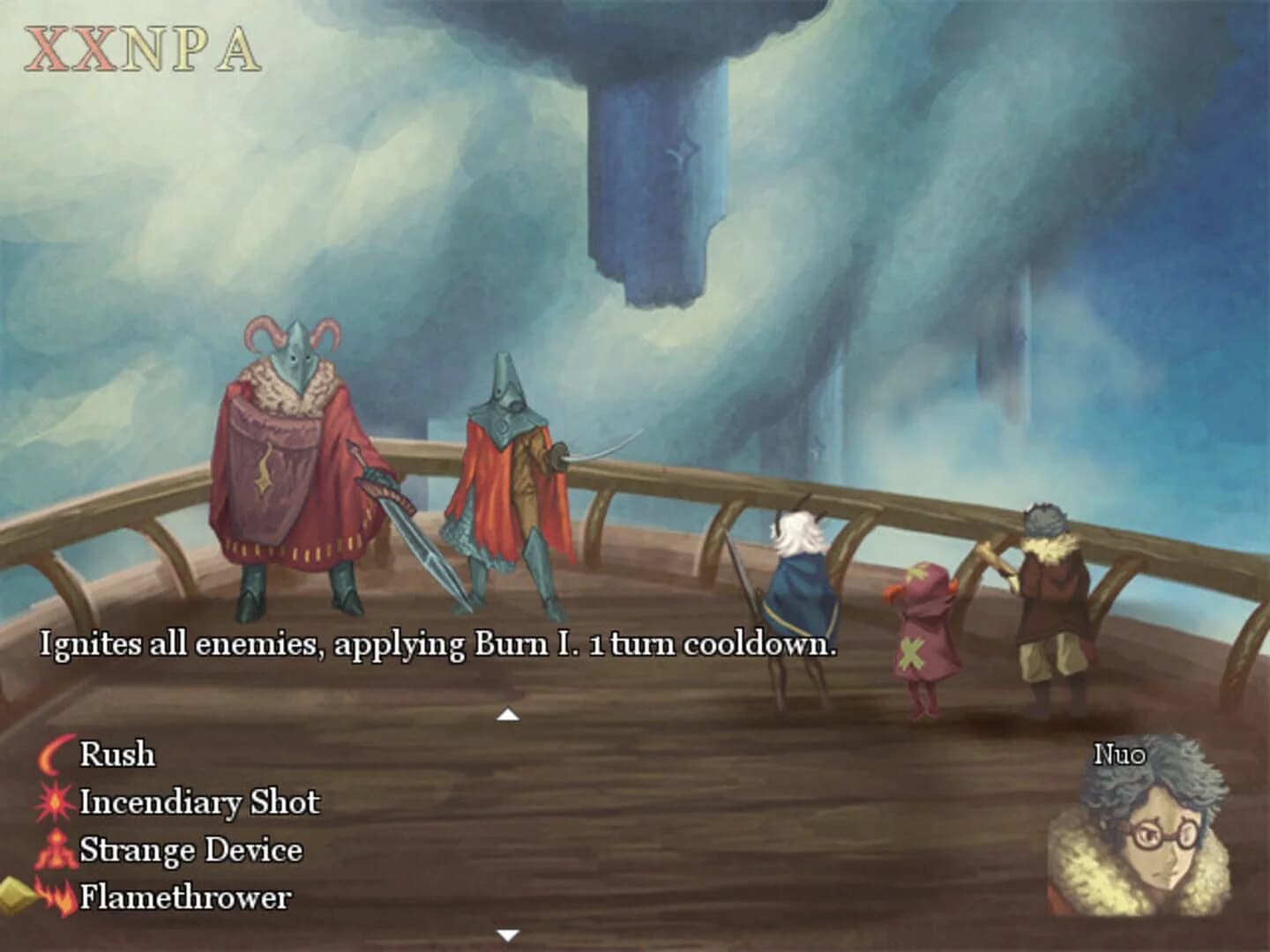This screenshot has width=1270, height=952.
Task: Select Rush from the skill menu
Action: tap(116, 755)
